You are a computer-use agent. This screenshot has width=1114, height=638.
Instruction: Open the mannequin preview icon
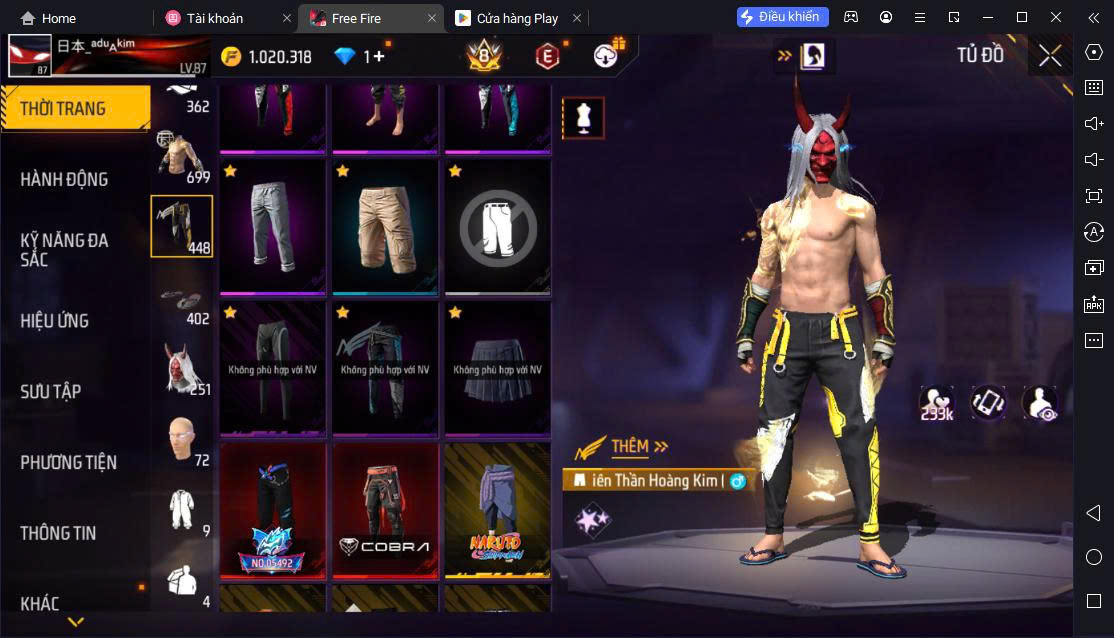[582, 119]
